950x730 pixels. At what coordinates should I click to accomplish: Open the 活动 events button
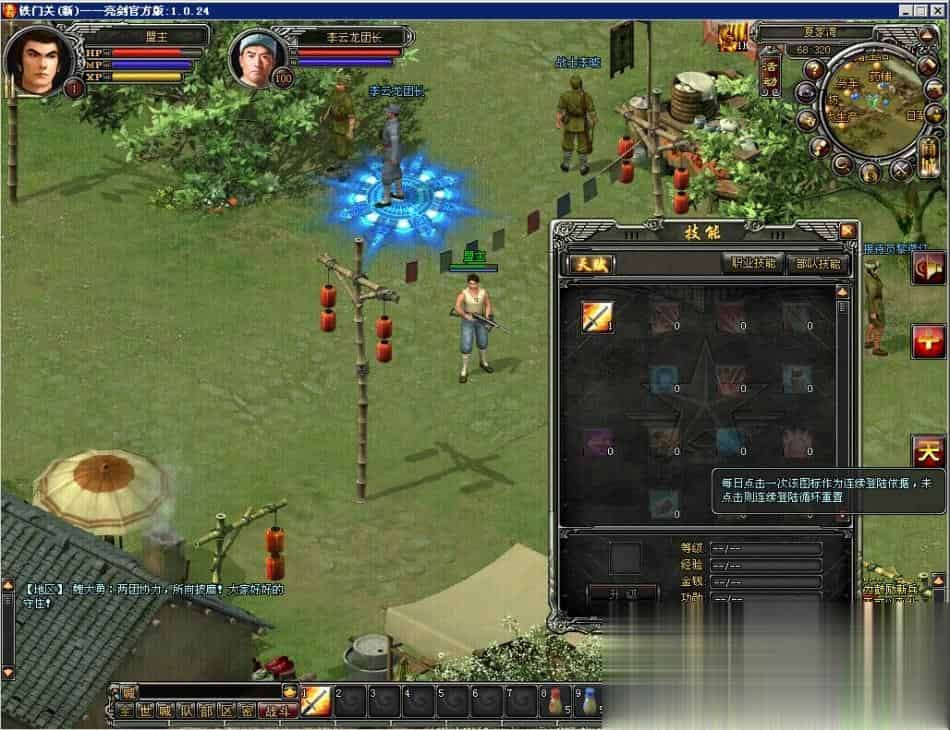pos(771,73)
